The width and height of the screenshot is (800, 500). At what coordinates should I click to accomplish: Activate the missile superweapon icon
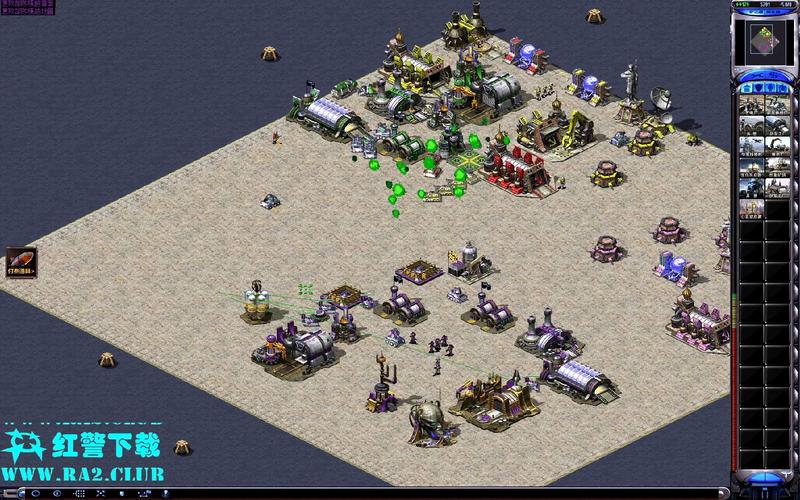click(x=20, y=262)
